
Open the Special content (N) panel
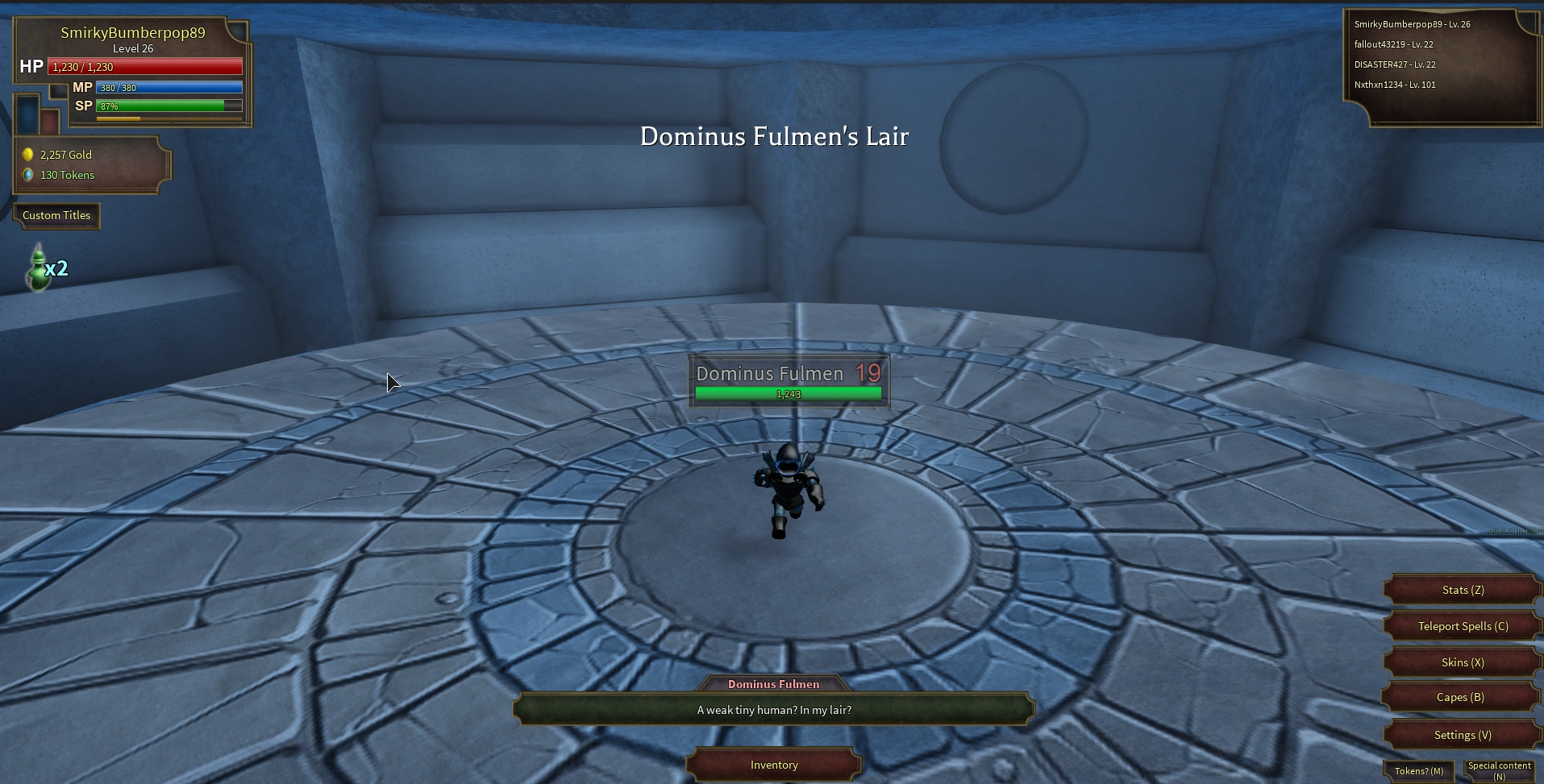(x=1500, y=769)
